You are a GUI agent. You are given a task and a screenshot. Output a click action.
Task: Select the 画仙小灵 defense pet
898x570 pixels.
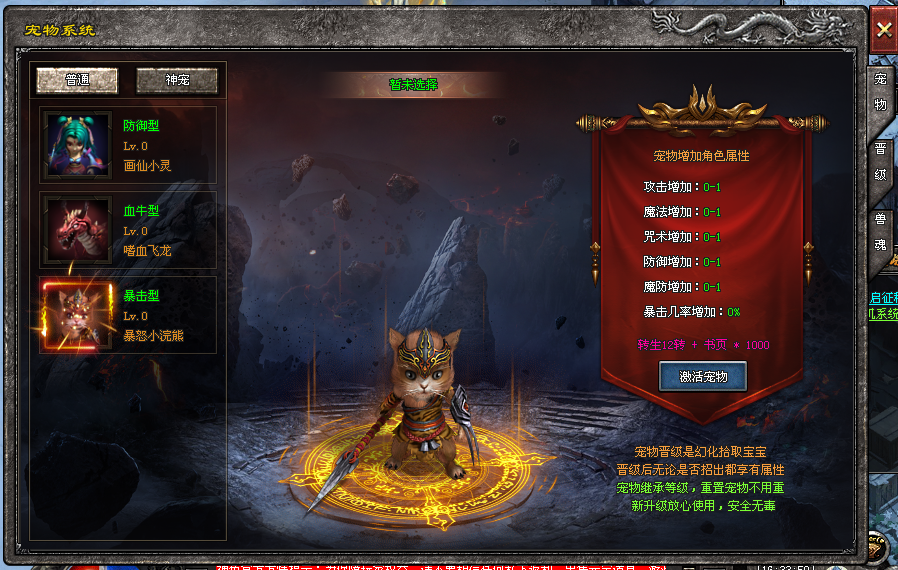128,145
